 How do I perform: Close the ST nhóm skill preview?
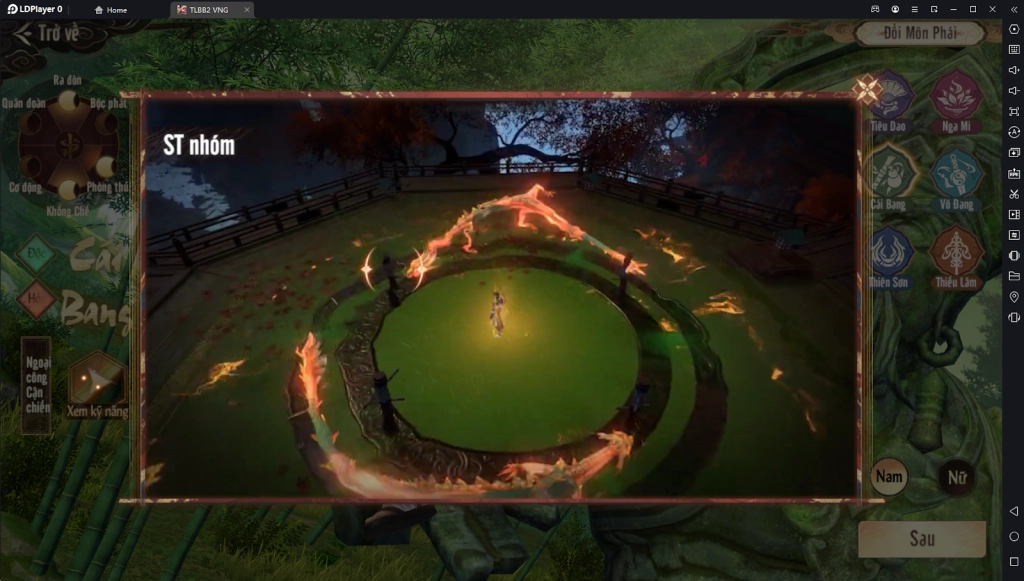[866, 90]
